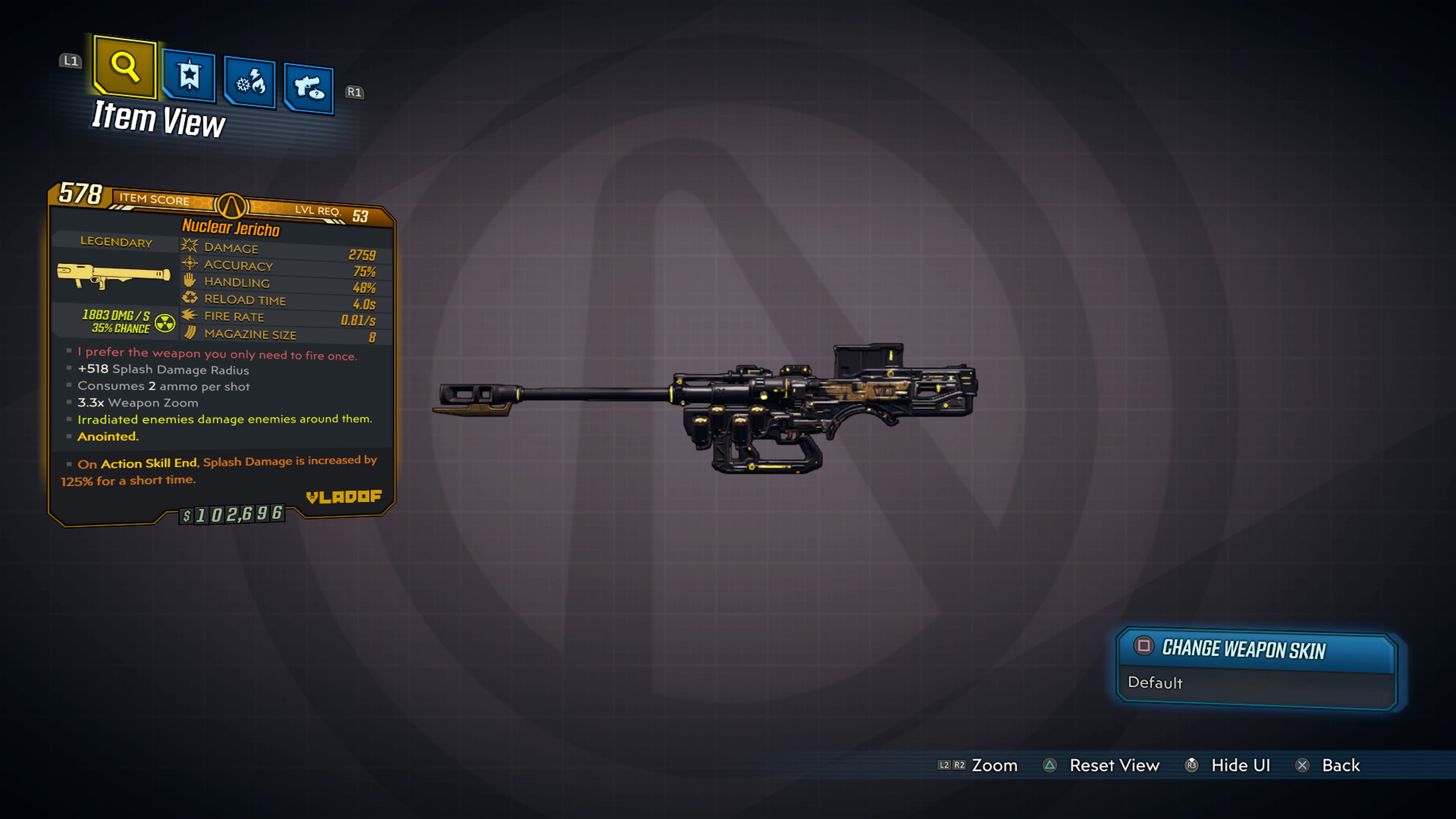Open the Default weapon skin selector
Image resolution: width=1456 pixels, height=819 pixels.
1156,683
